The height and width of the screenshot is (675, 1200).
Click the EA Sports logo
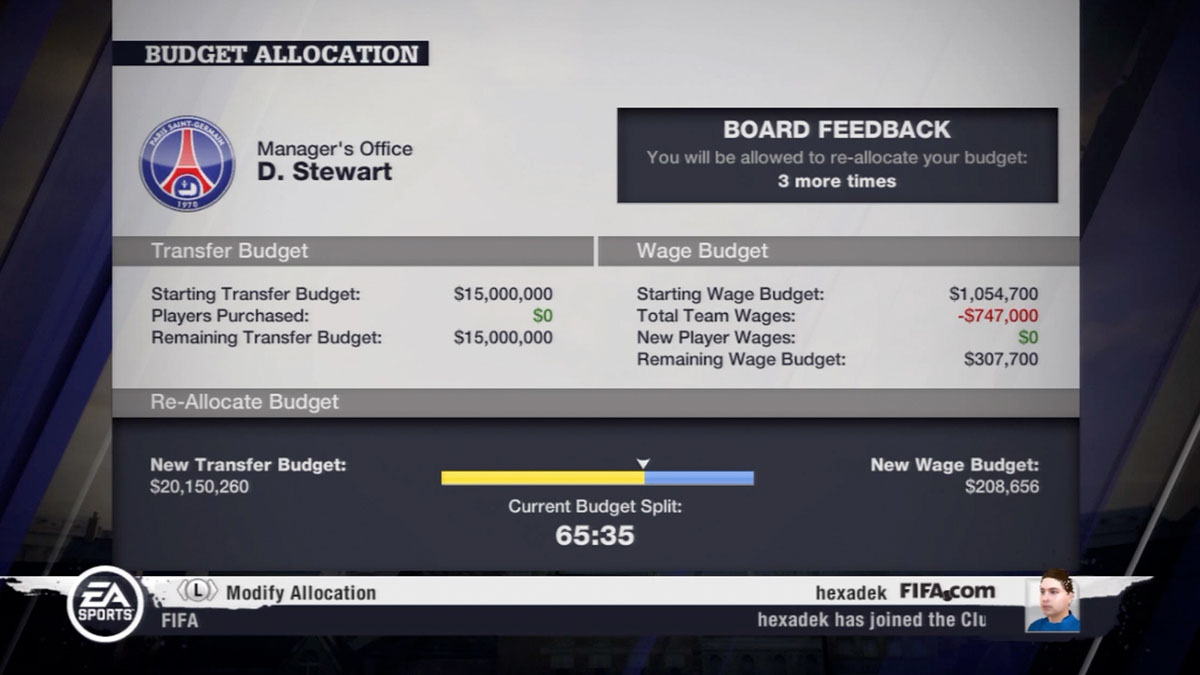point(105,604)
